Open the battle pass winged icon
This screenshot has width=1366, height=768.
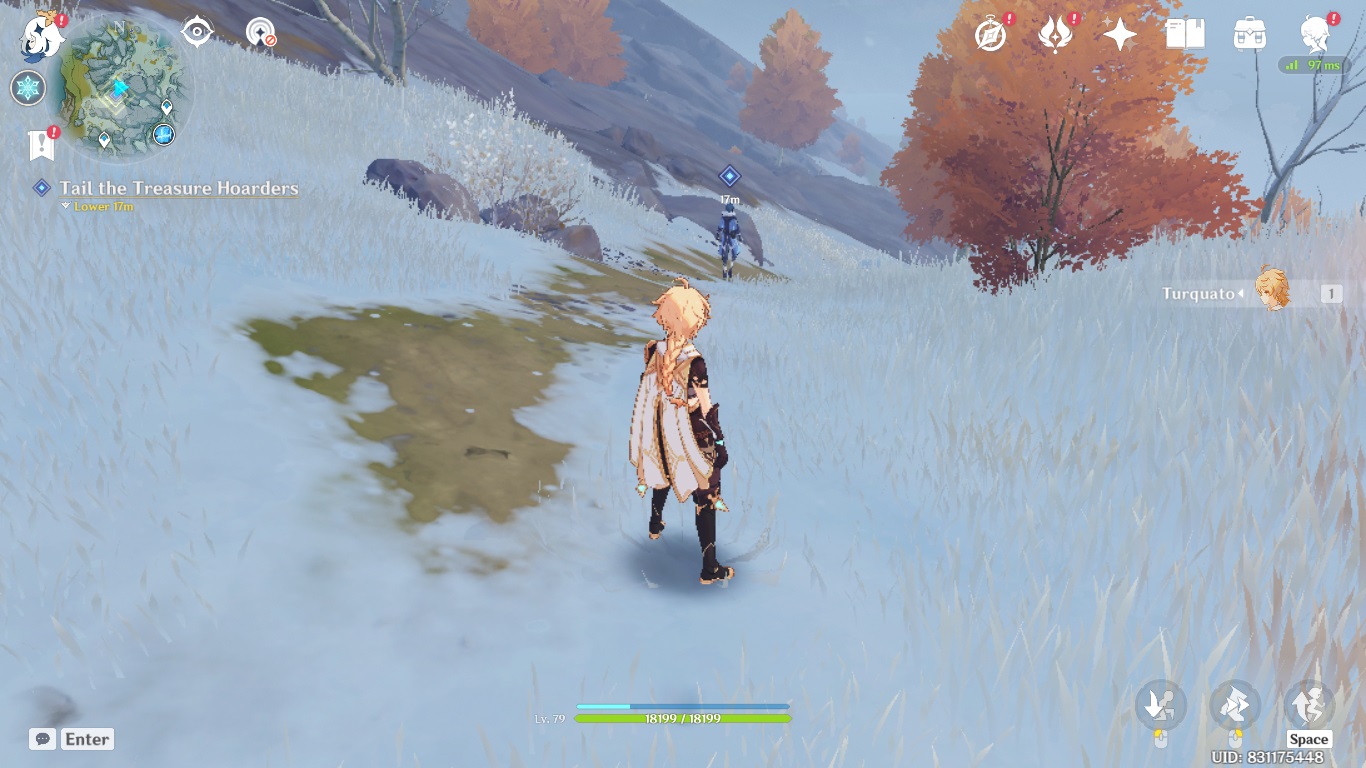coord(1055,35)
